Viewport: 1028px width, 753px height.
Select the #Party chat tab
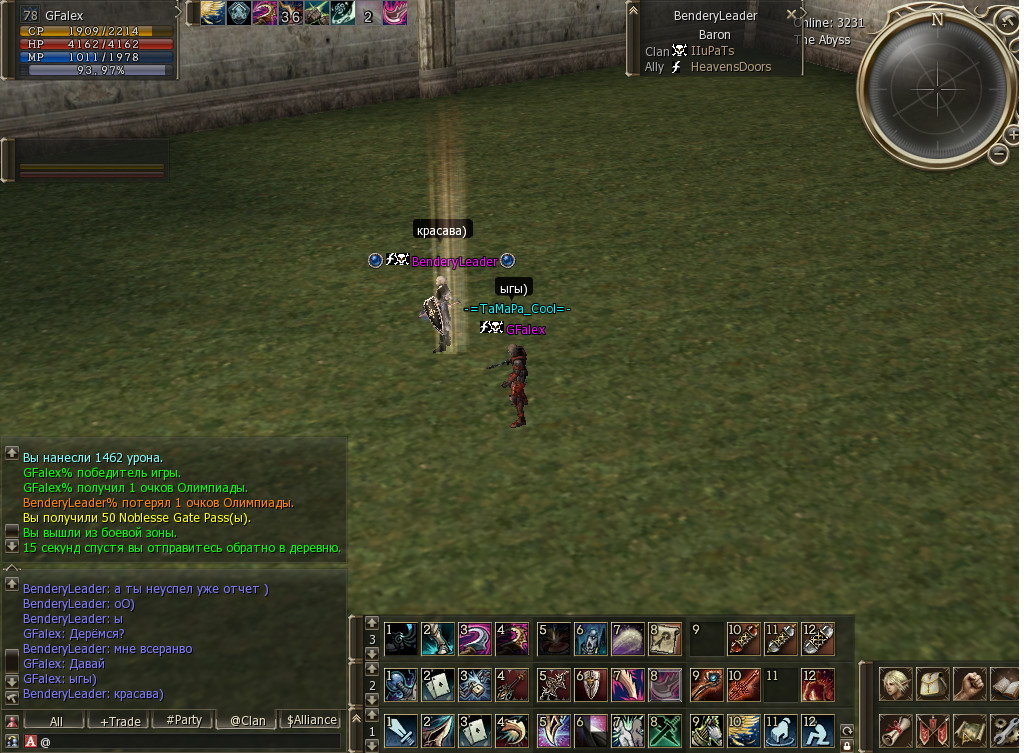183,720
